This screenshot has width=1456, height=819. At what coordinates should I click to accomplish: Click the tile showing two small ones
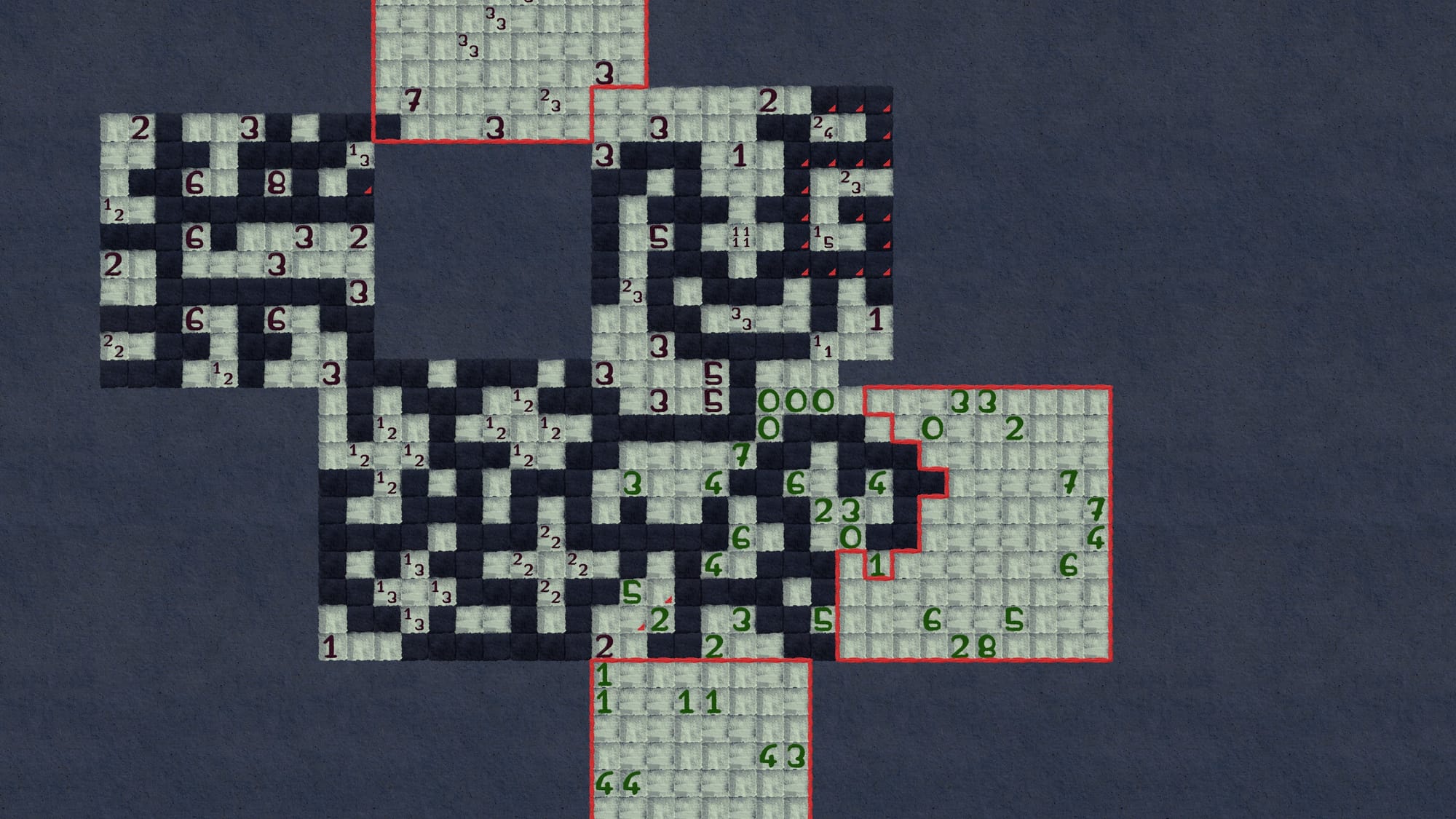(823, 346)
